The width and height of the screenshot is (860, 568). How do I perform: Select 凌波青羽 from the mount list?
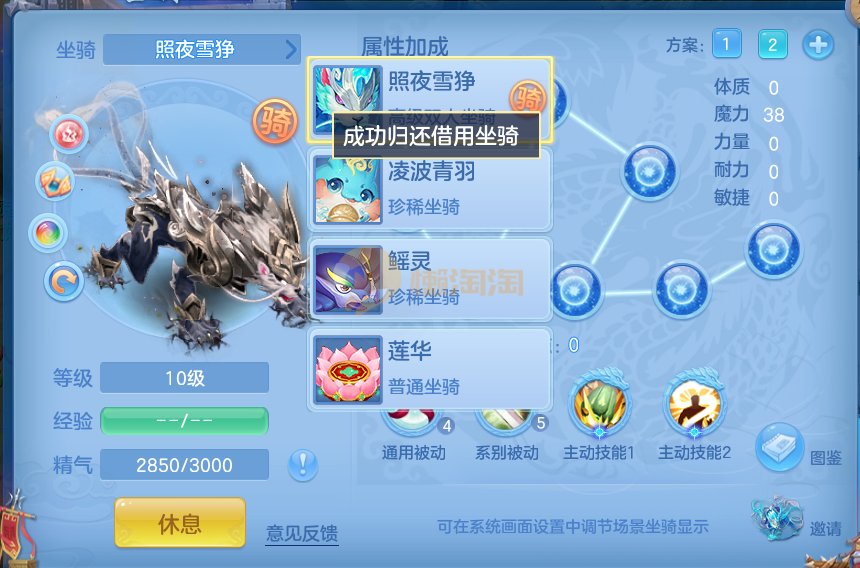coord(430,189)
